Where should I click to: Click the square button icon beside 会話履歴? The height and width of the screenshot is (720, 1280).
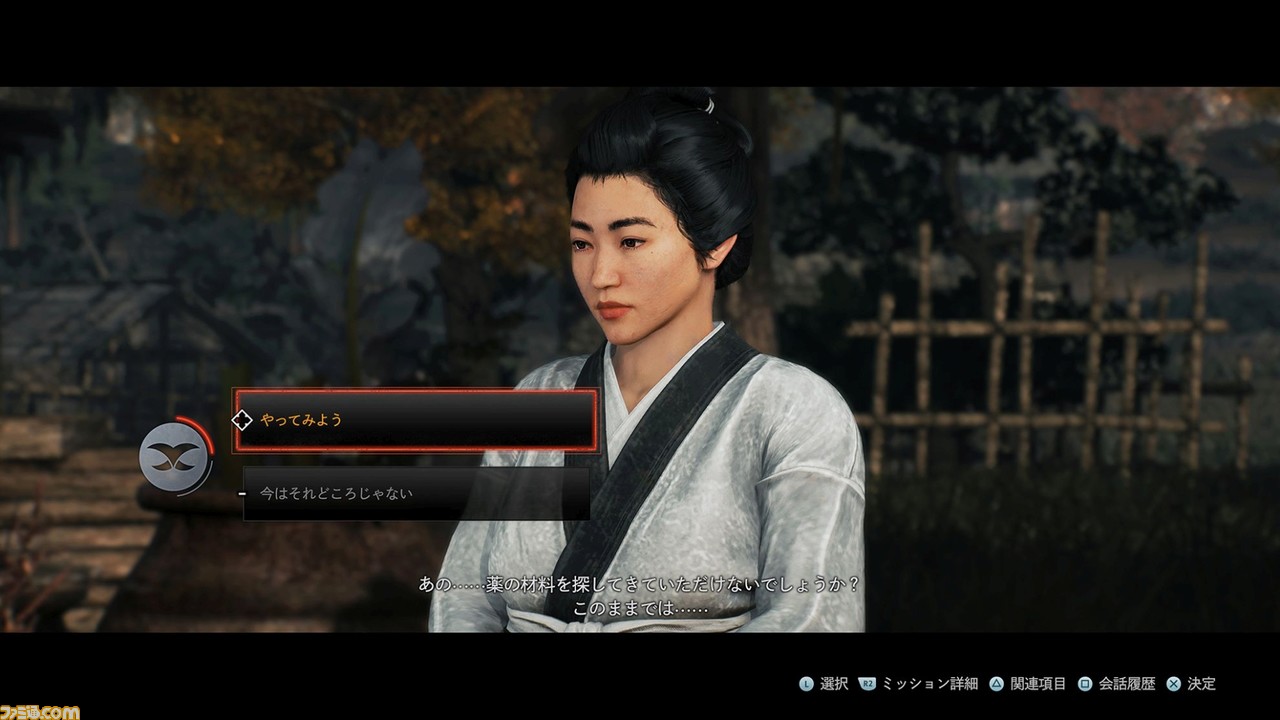click(x=1086, y=683)
